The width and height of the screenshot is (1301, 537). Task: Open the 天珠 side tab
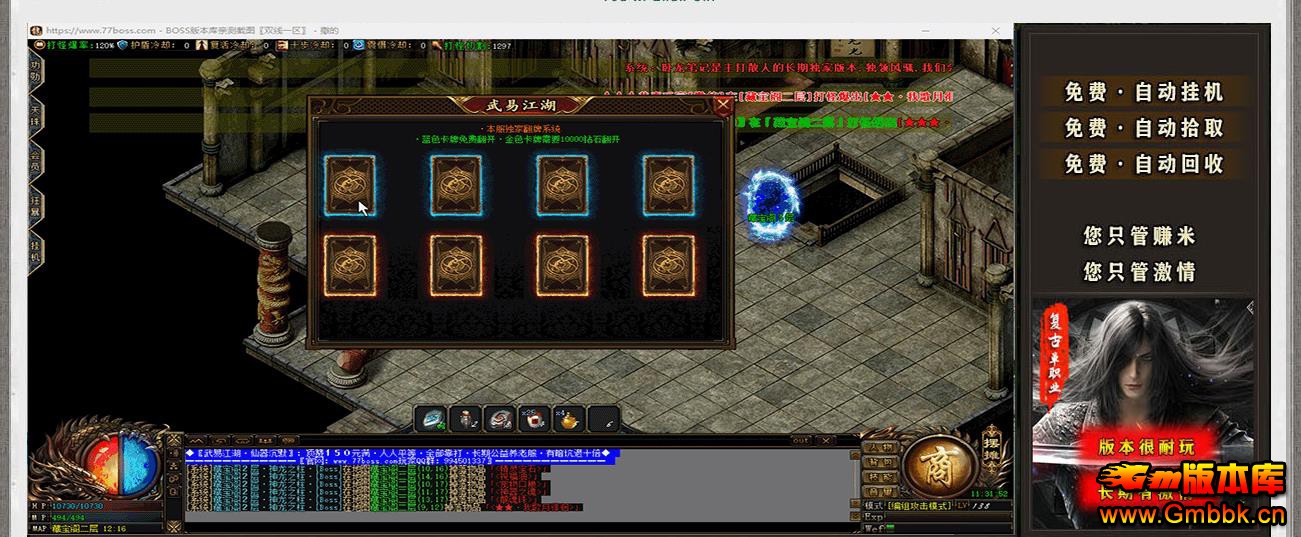(x=36, y=112)
